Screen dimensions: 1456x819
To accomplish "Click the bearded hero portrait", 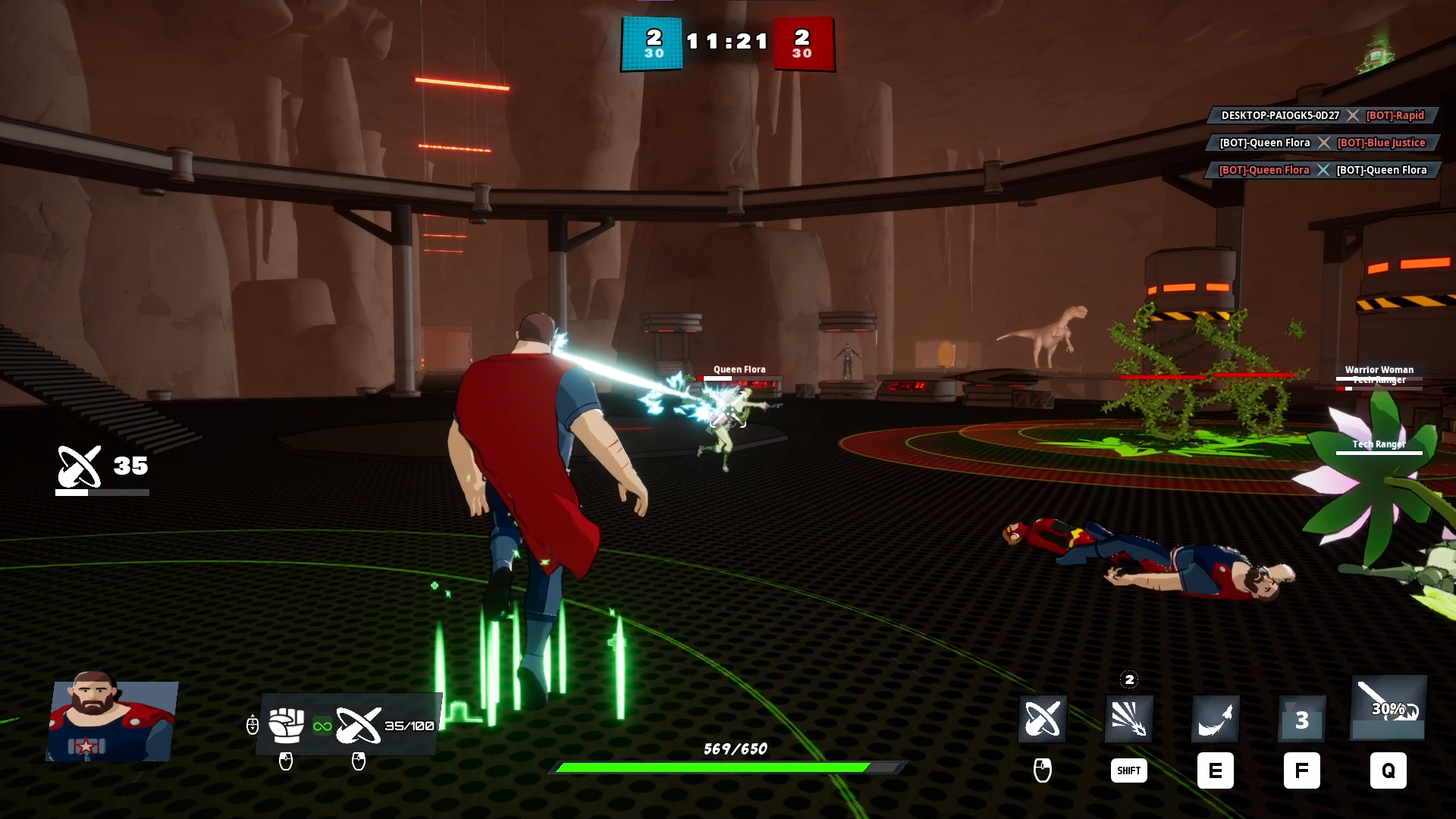I will click(111, 717).
